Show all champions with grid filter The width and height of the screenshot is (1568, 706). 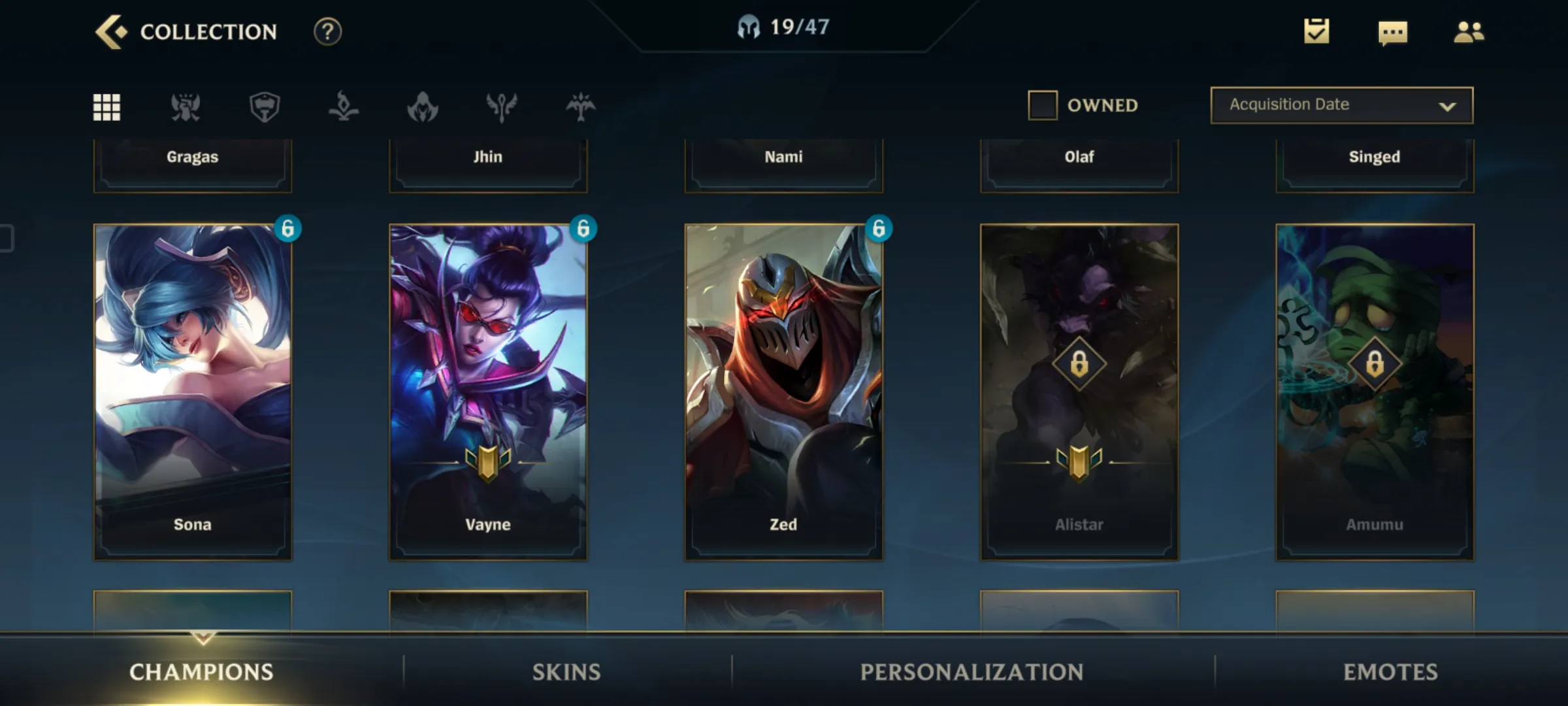pyautogui.click(x=106, y=107)
